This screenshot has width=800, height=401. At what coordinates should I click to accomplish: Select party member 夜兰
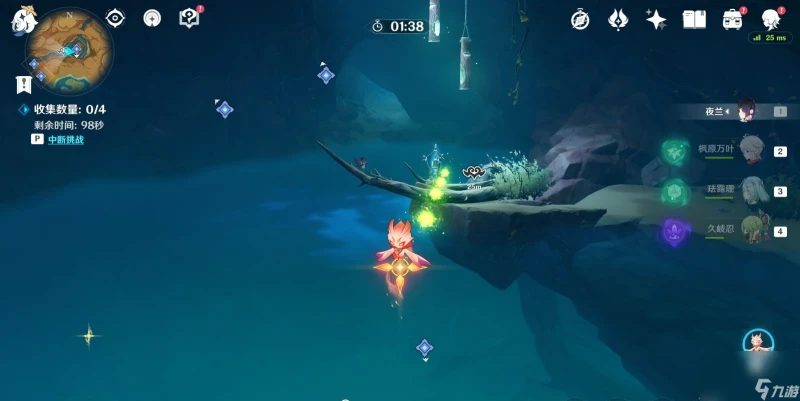click(745, 111)
